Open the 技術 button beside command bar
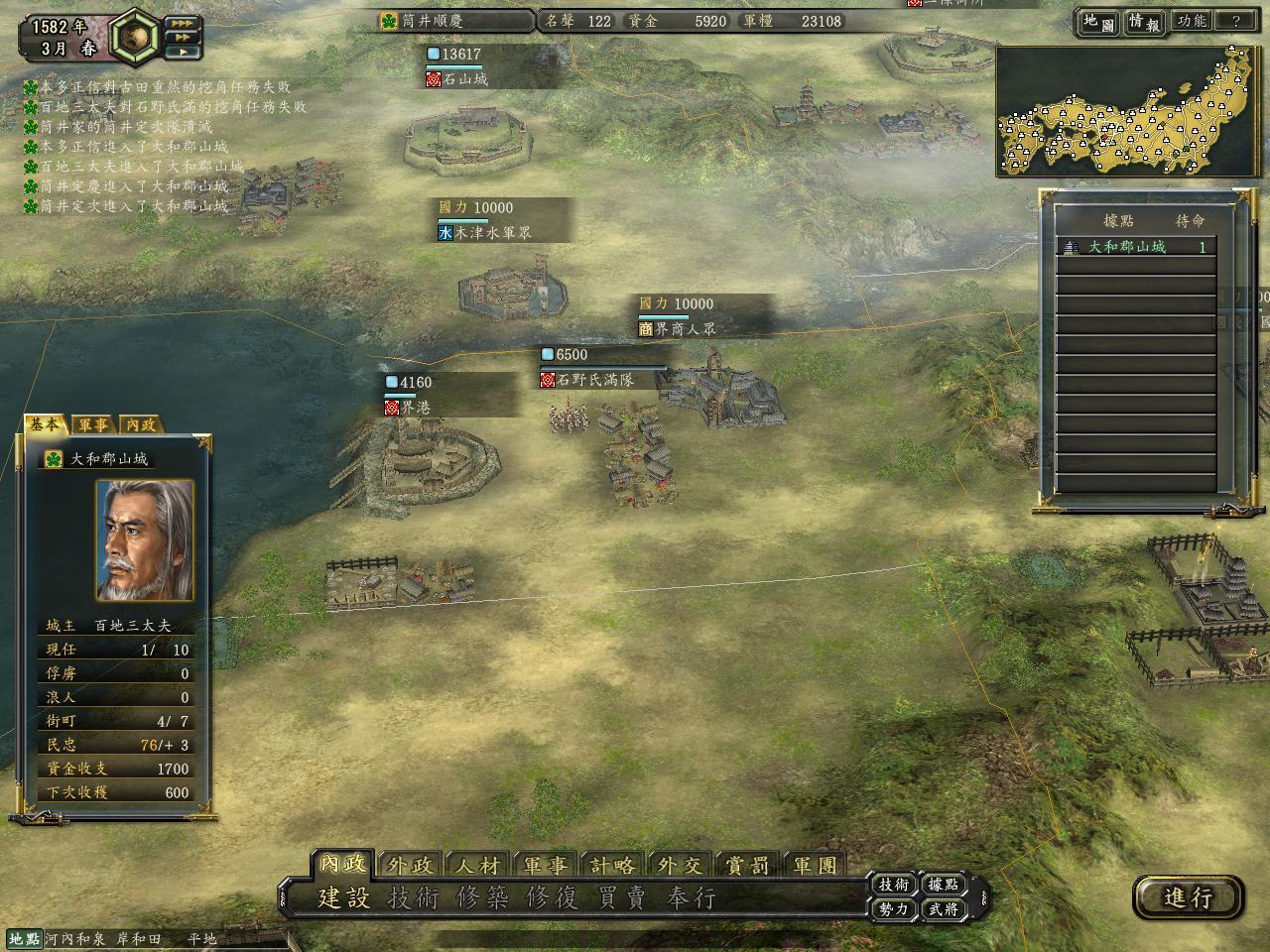The image size is (1270, 952). 893,885
